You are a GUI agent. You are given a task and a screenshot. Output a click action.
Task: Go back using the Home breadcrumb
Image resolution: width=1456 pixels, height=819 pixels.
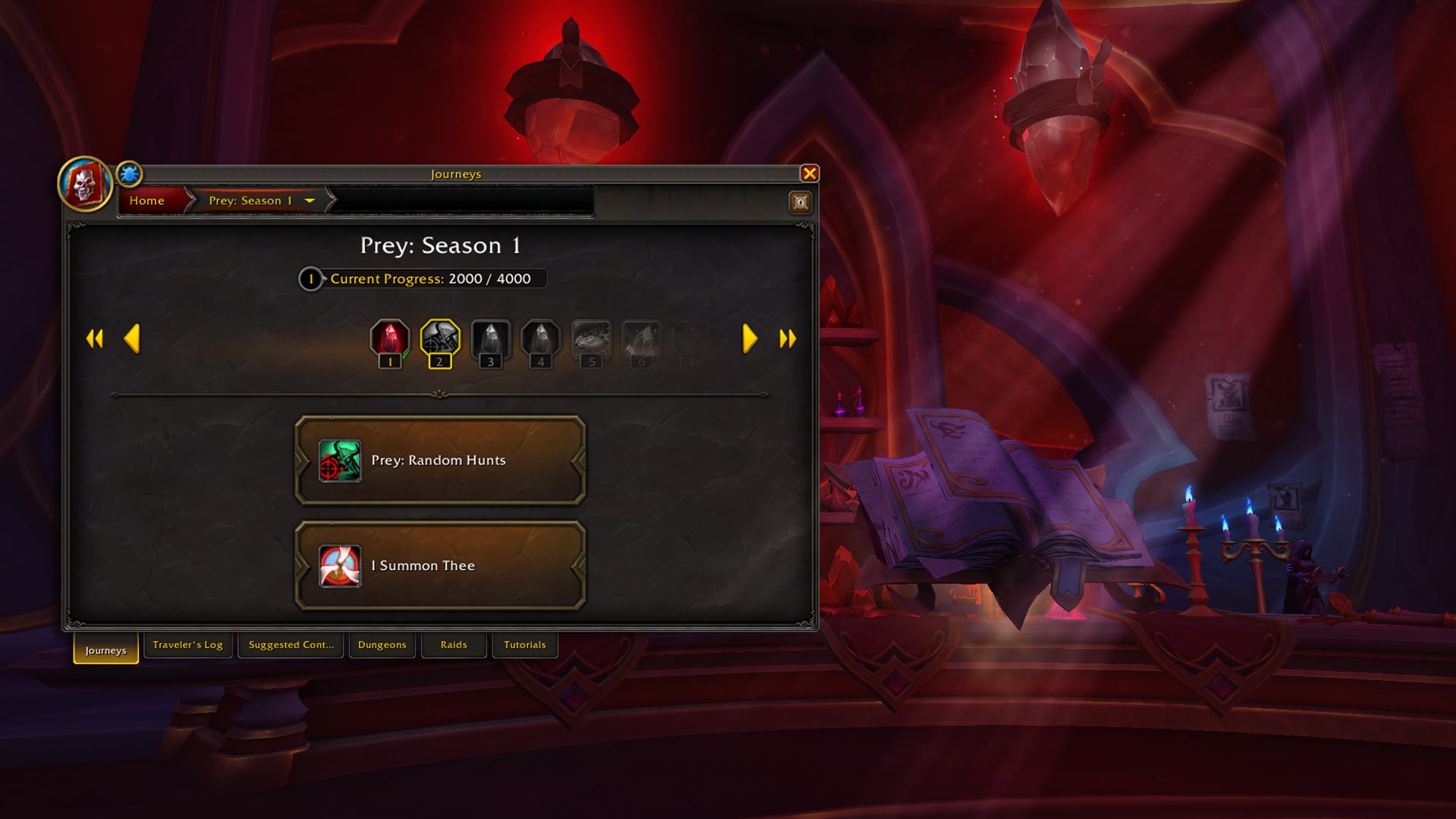146,200
